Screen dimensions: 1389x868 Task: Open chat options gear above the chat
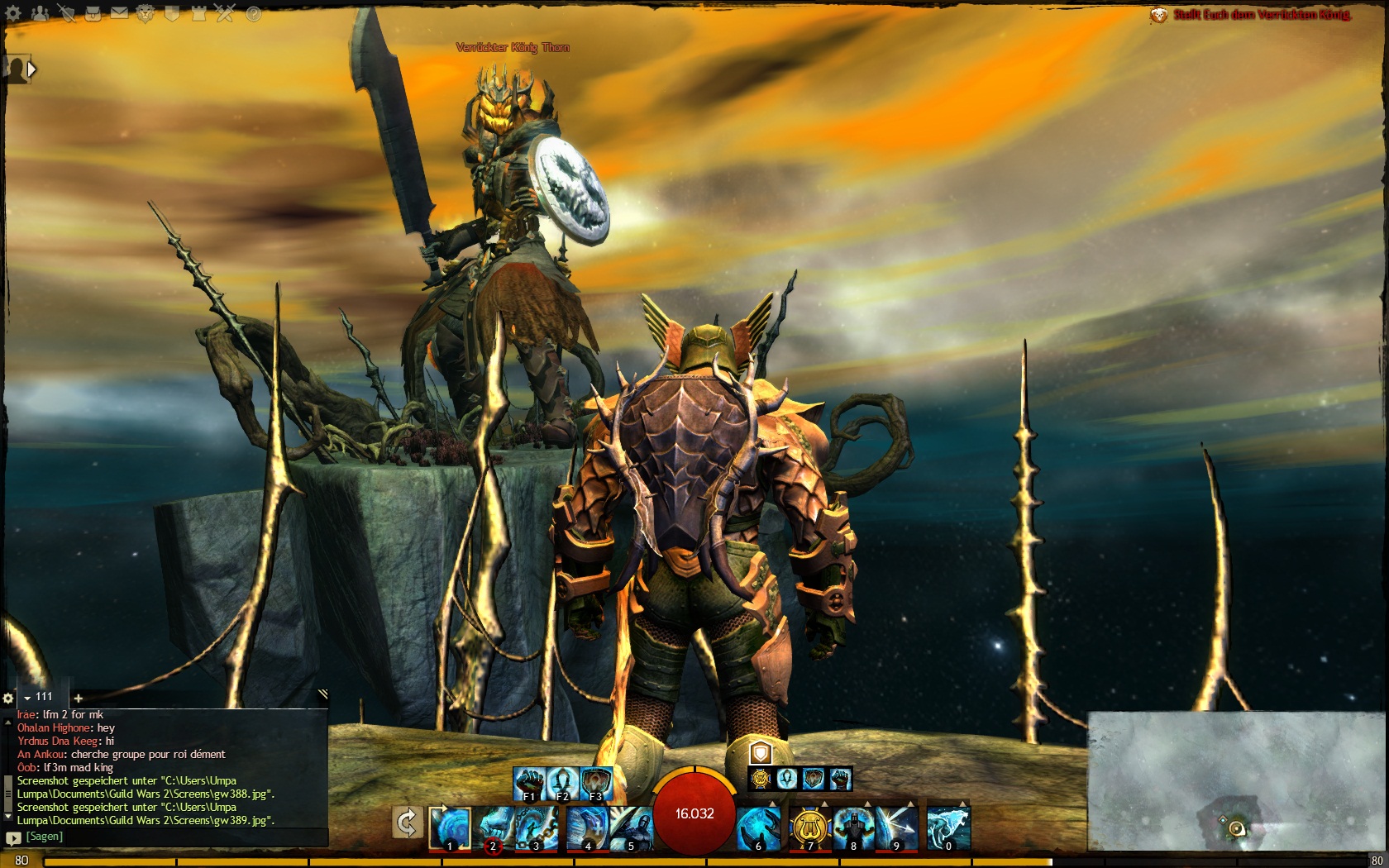[8, 699]
